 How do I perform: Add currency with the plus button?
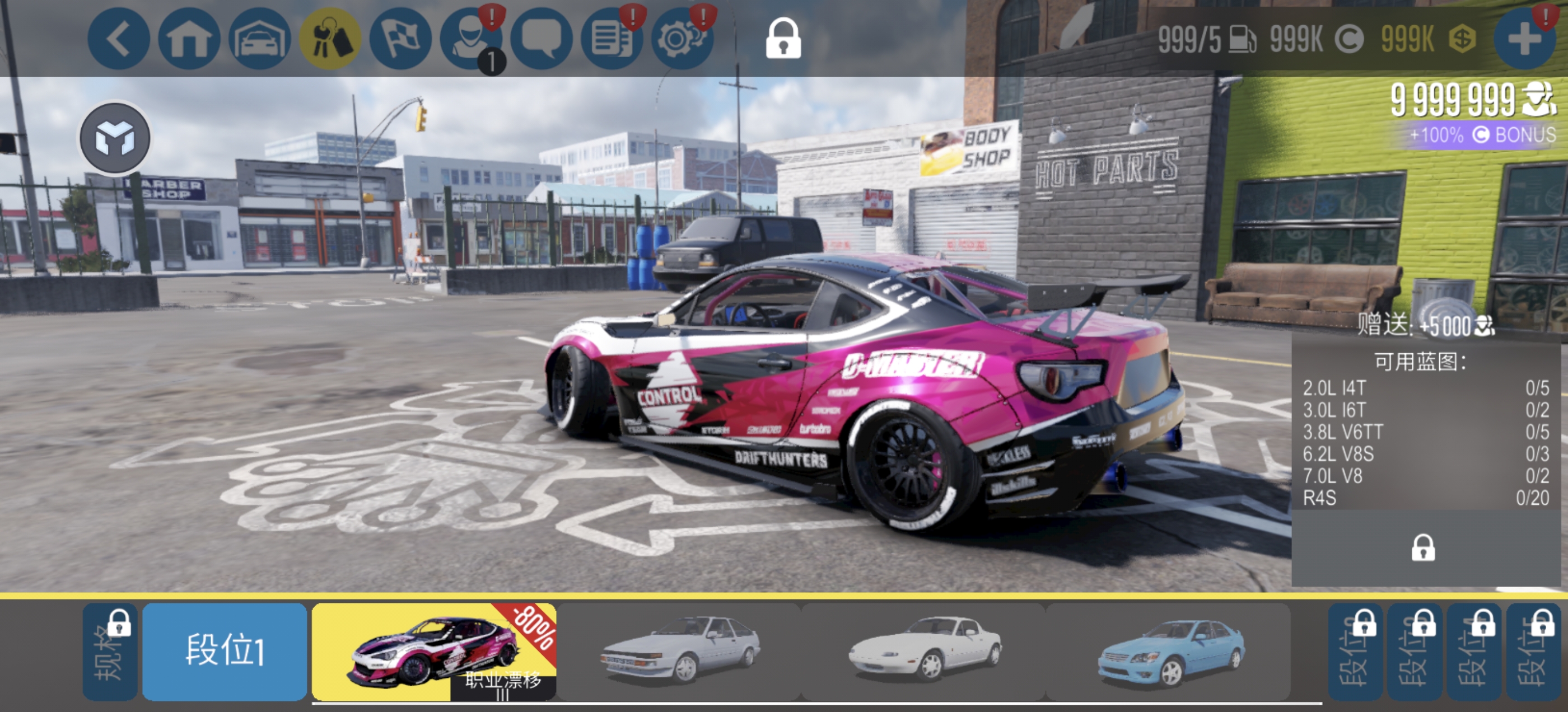tap(1524, 39)
